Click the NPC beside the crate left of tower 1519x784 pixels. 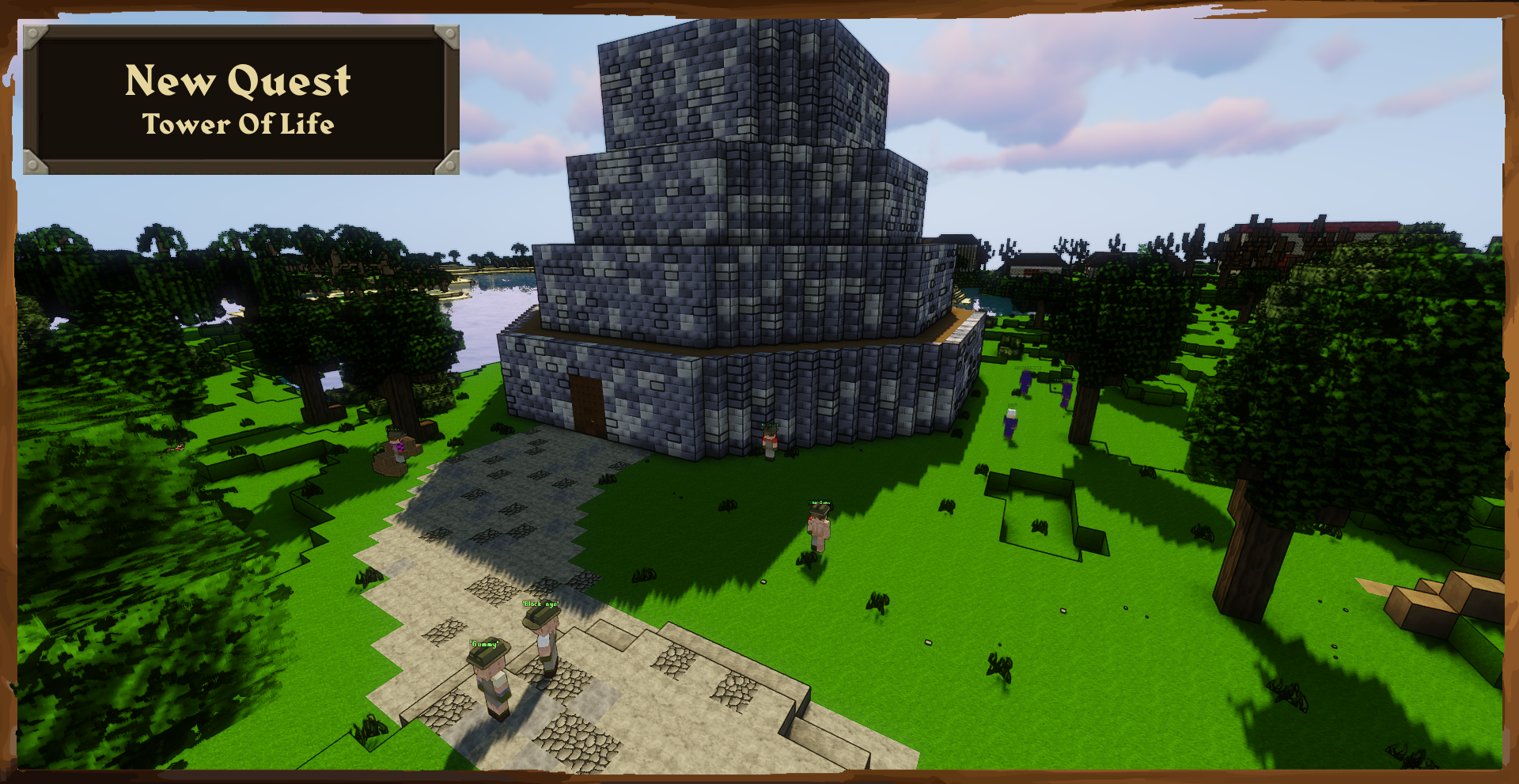point(396,447)
